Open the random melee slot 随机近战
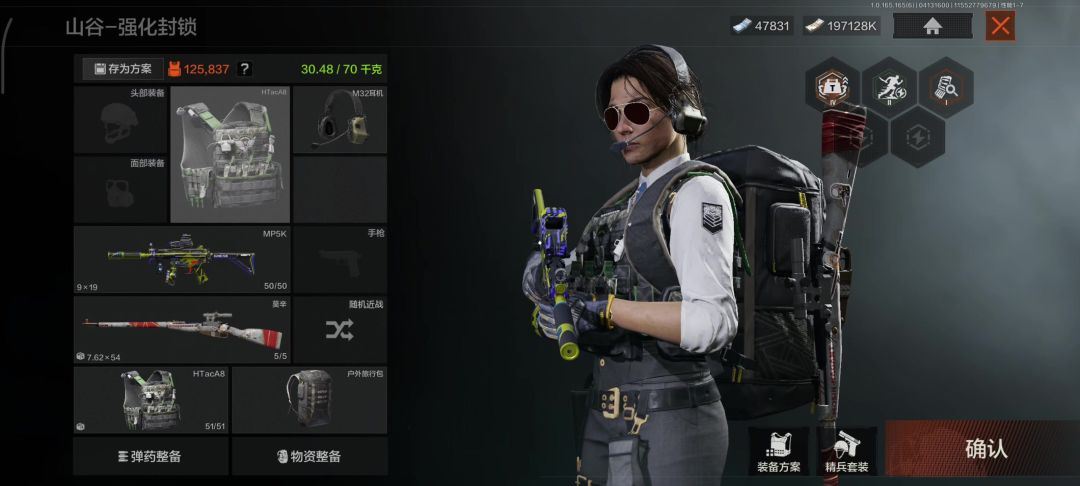 (340, 329)
